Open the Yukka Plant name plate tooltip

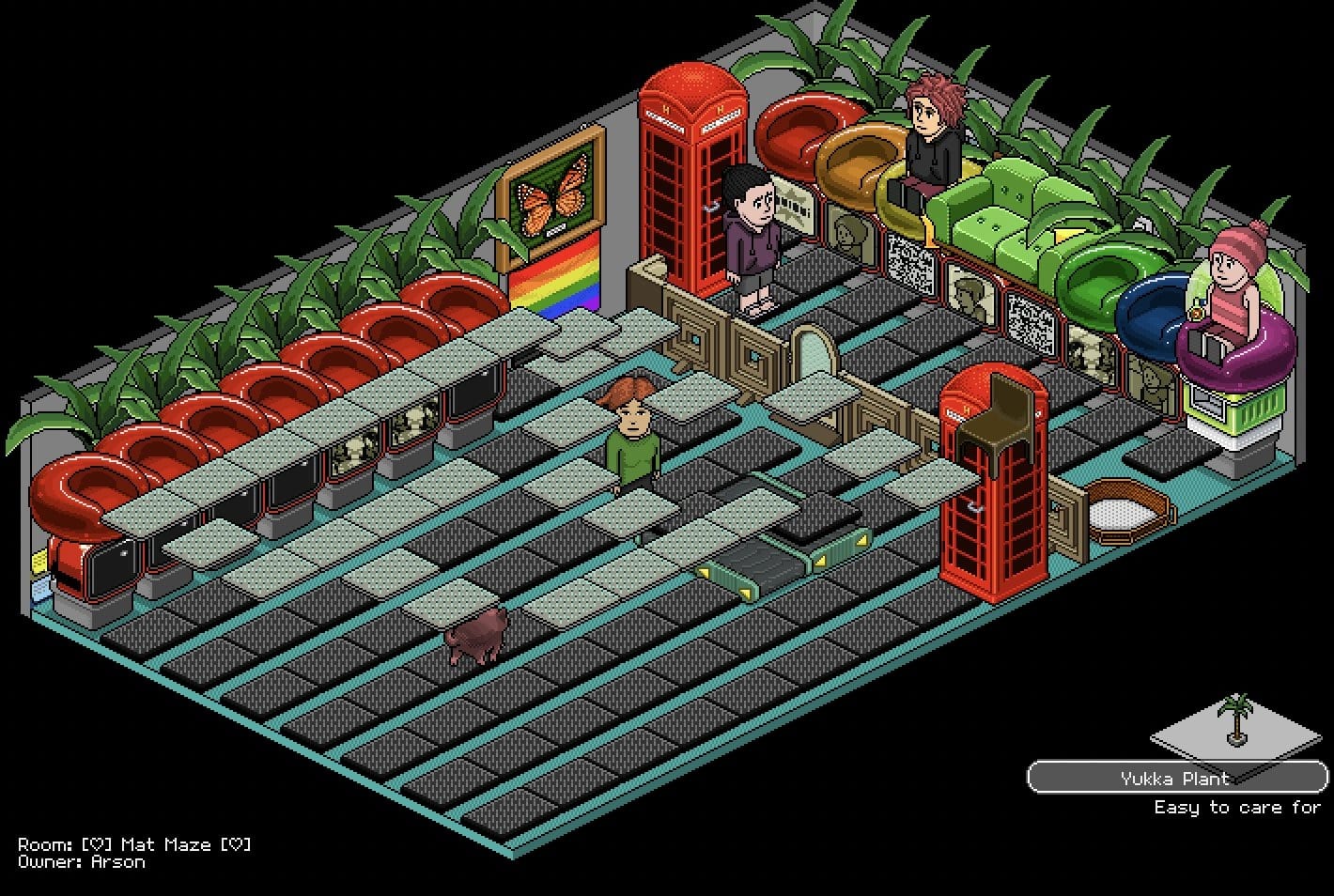[x=1174, y=778]
